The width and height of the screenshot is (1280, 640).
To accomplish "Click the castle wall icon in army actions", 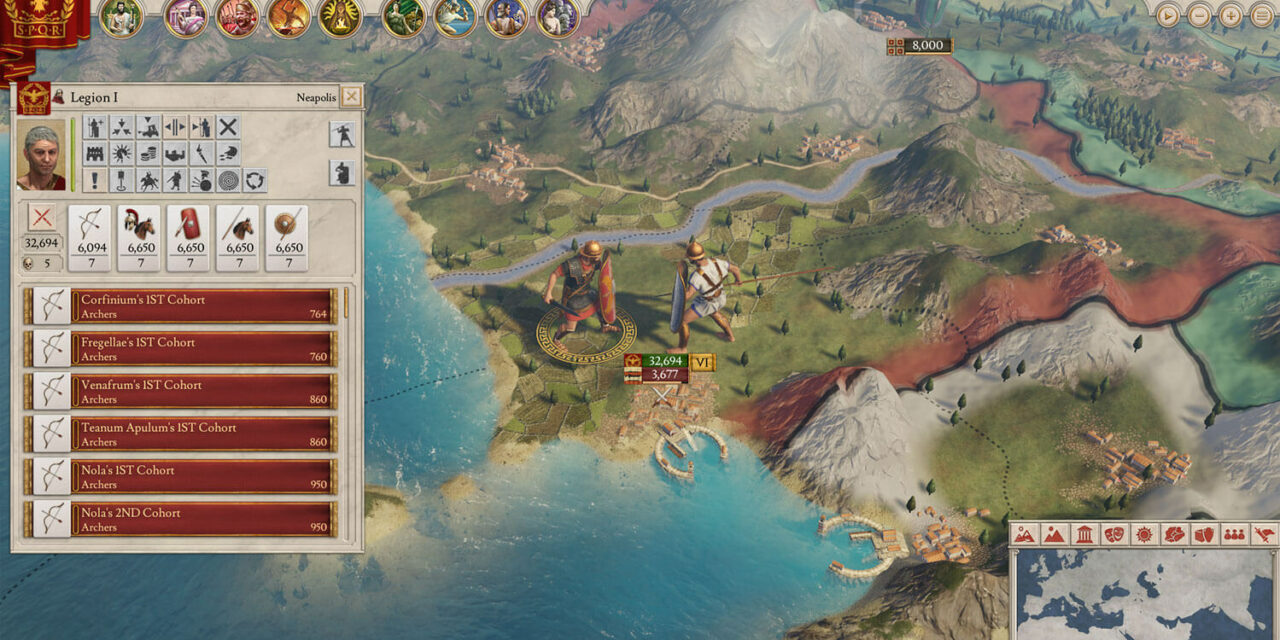I will (x=96, y=154).
